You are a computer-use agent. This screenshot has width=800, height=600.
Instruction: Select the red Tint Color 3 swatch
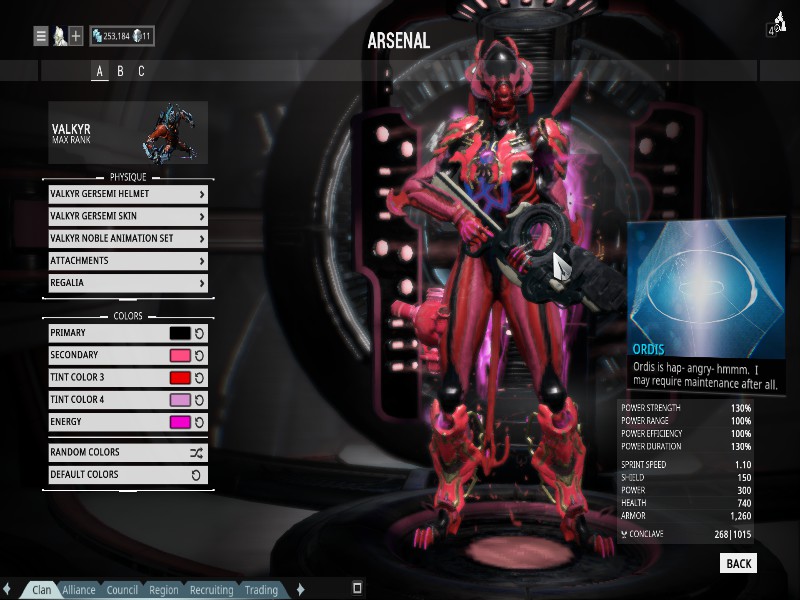click(180, 377)
